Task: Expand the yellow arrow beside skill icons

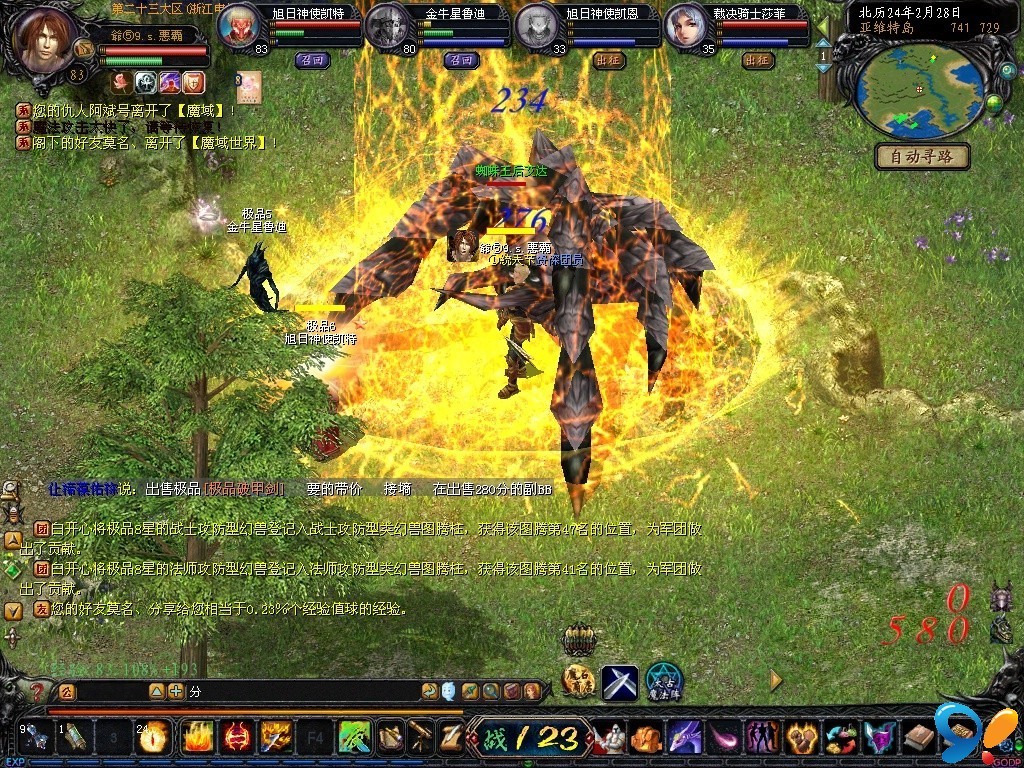Action: click(x=776, y=680)
